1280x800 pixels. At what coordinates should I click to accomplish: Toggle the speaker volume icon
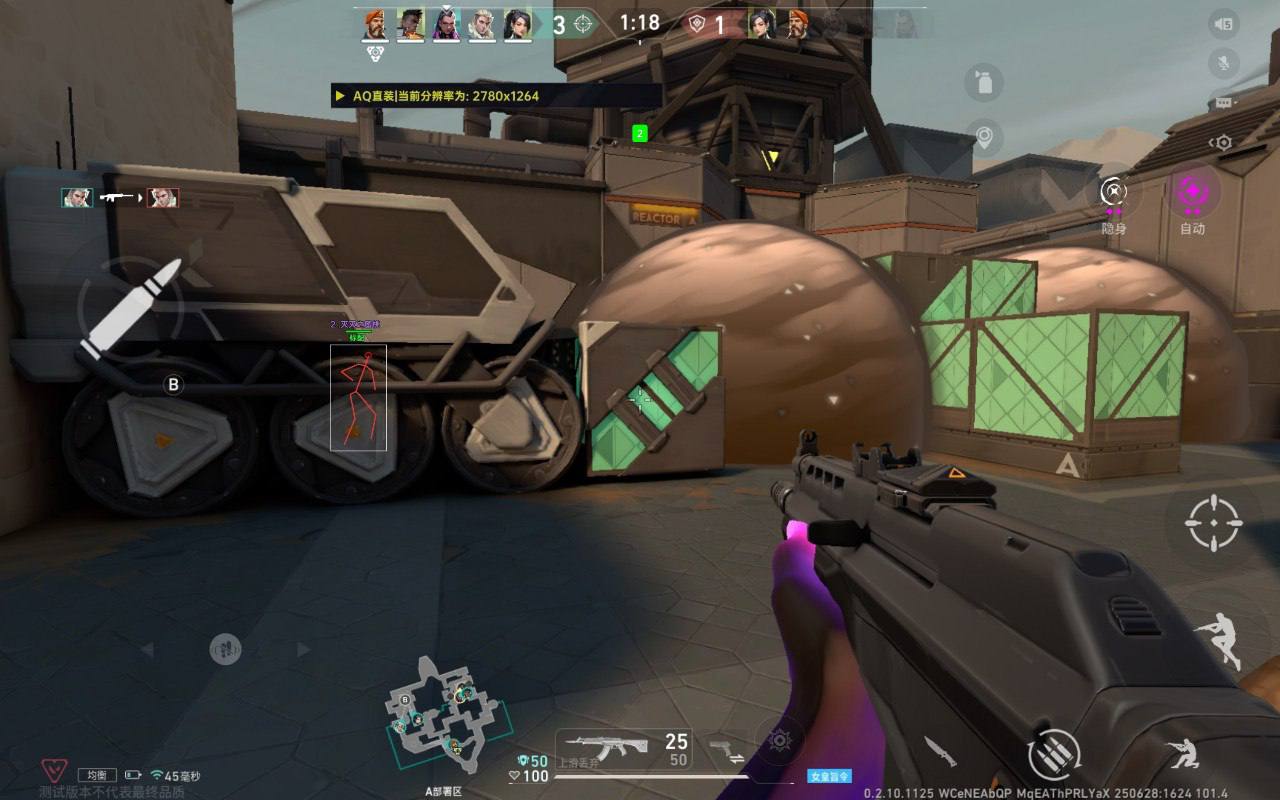click(1222, 24)
